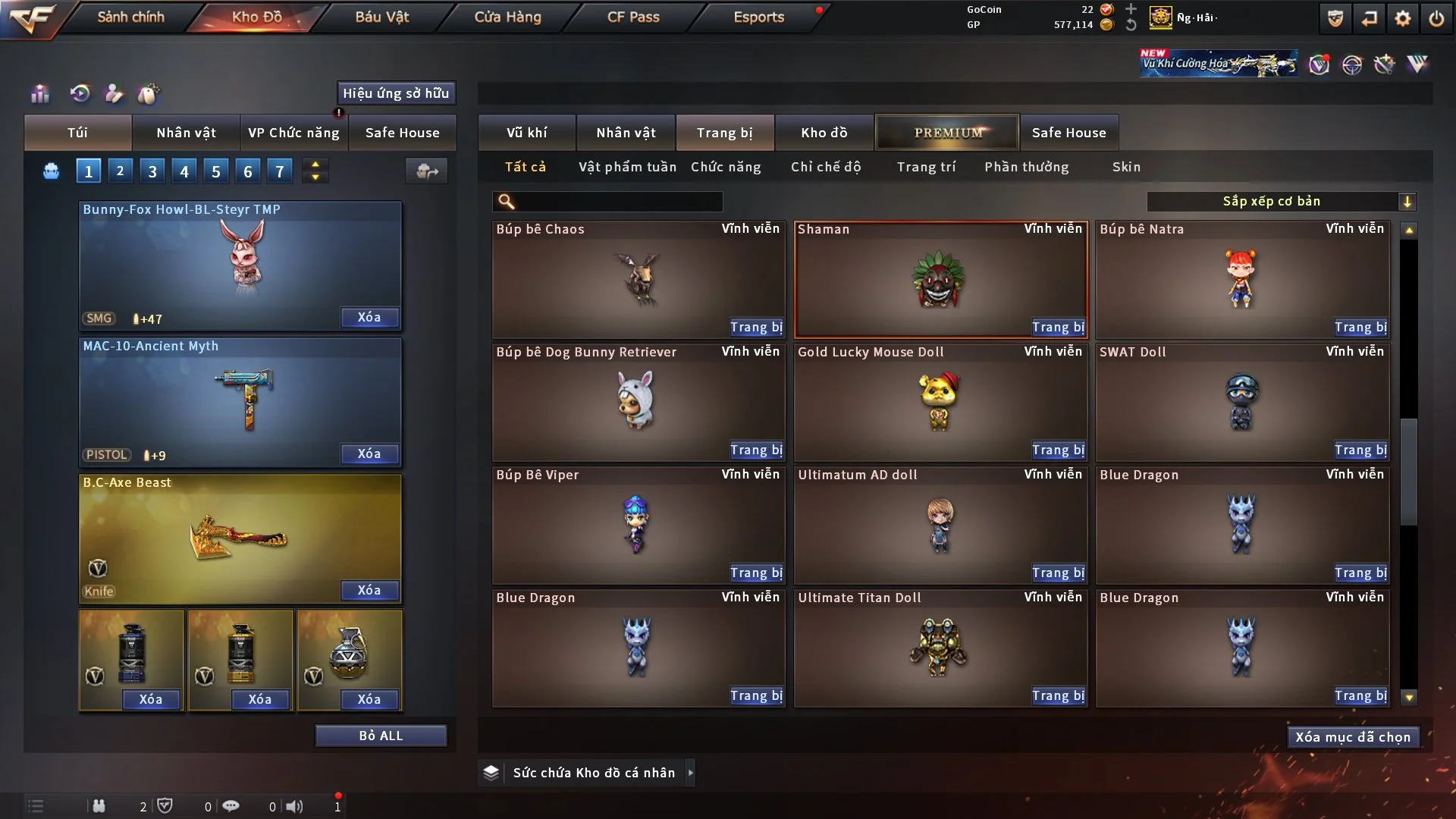Open the Sắp xếp cơ bản sort dropdown
1456x819 pixels.
[1281, 202]
